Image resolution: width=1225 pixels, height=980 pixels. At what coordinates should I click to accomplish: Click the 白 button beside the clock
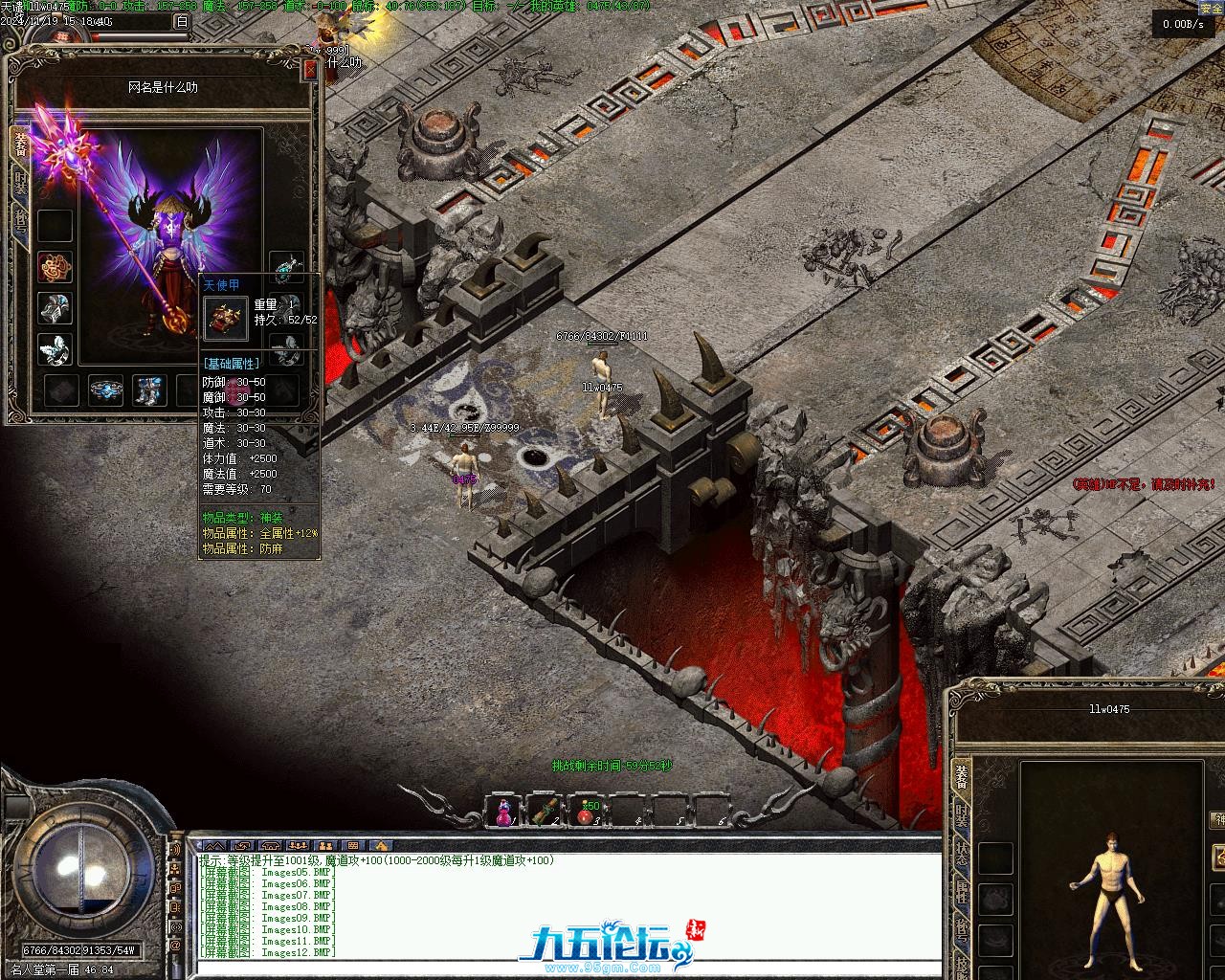[182, 21]
